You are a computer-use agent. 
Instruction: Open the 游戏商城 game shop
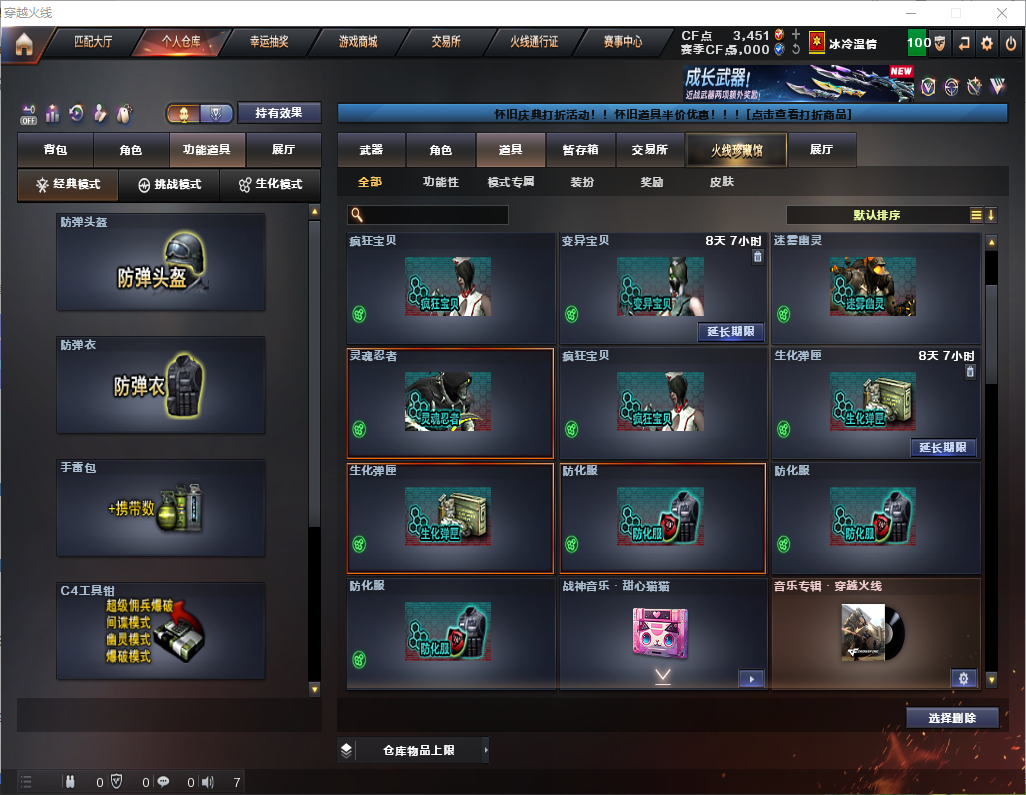[x=358, y=42]
